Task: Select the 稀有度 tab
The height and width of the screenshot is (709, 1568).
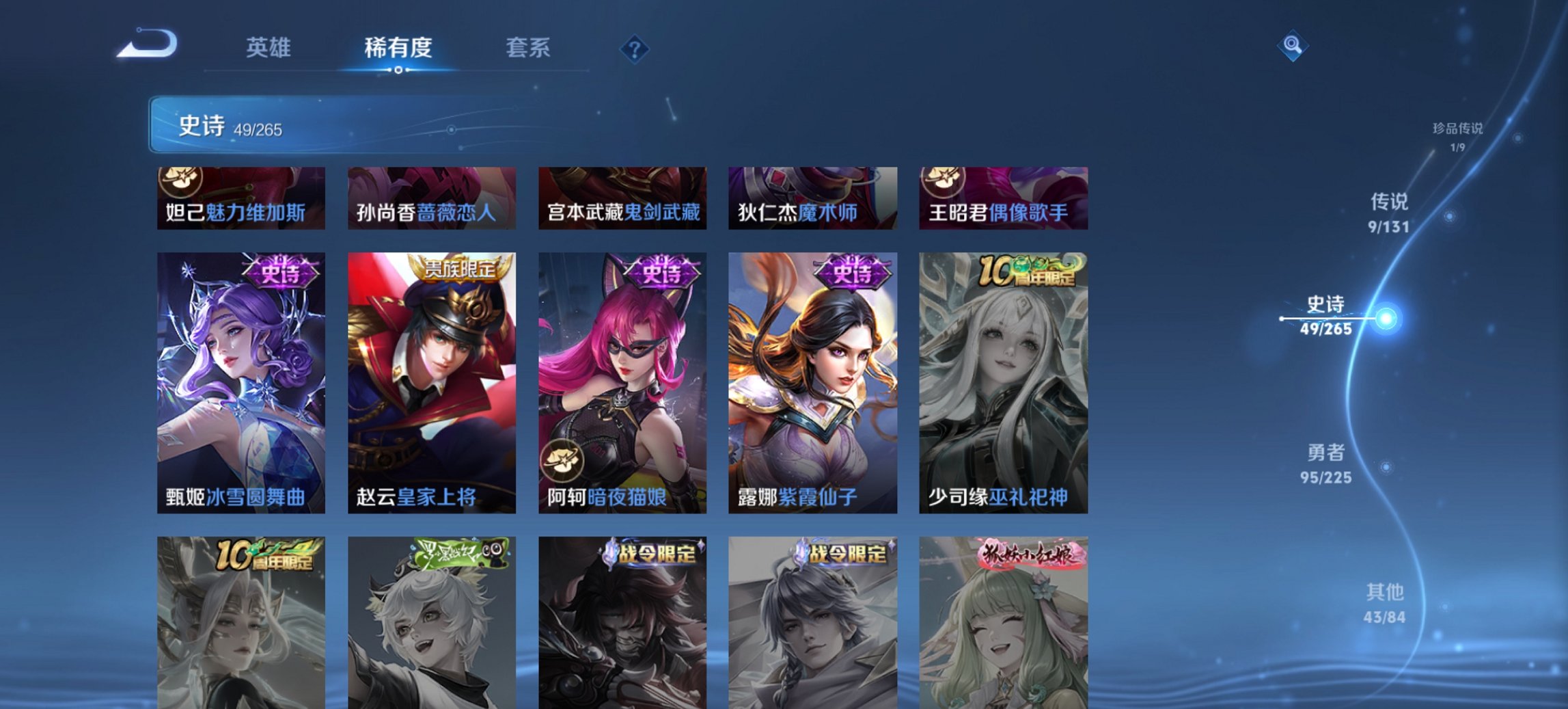Action: [x=397, y=48]
